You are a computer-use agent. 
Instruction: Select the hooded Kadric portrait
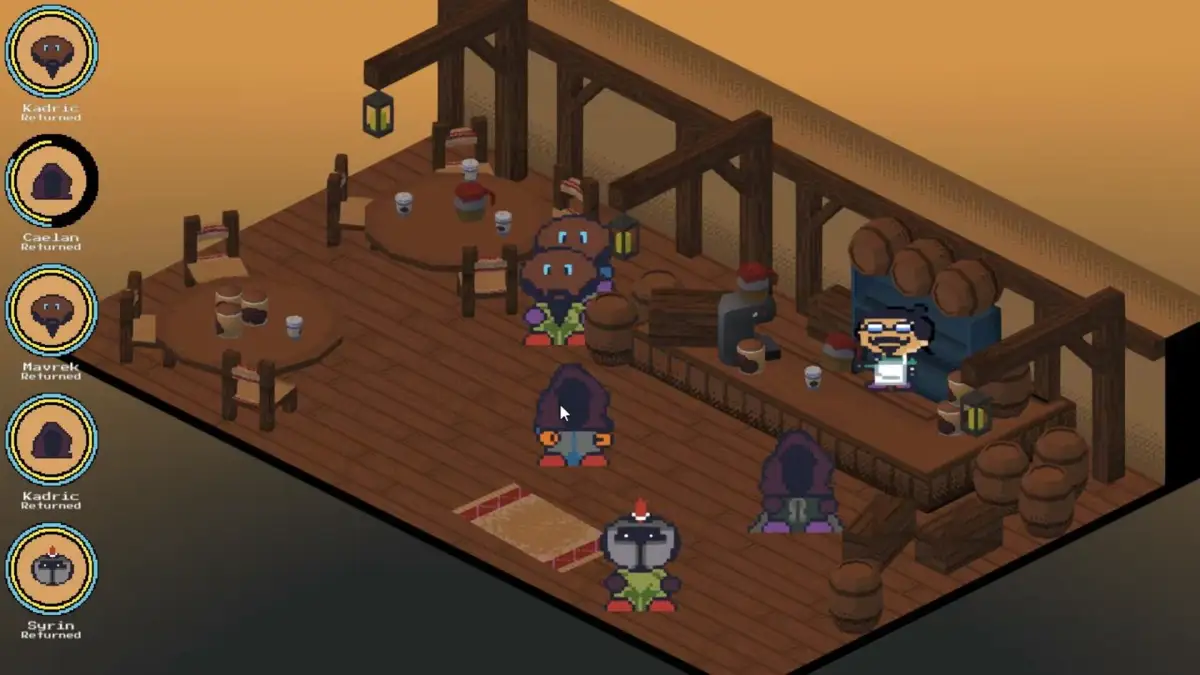coord(51,440)
